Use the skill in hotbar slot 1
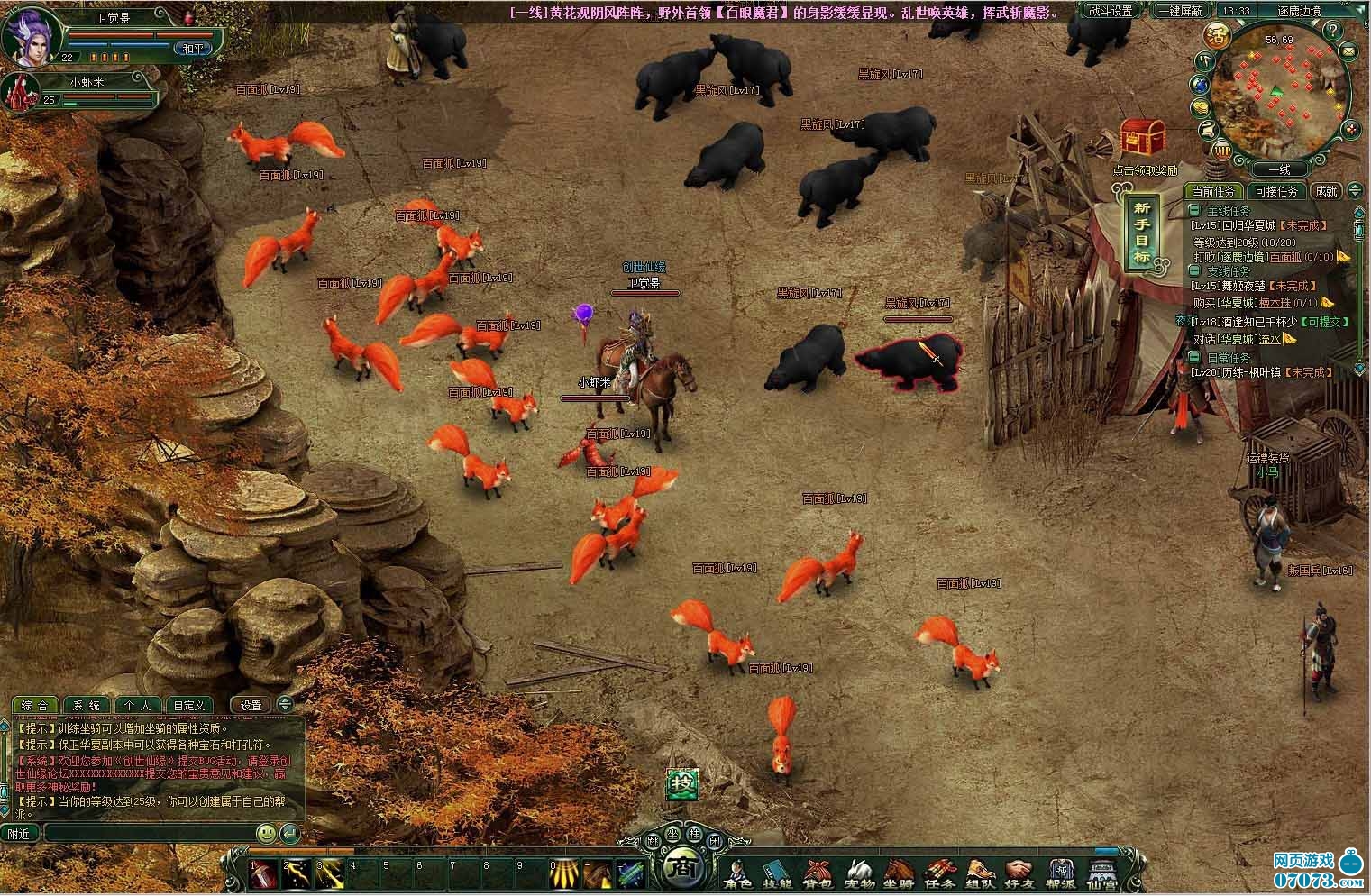The height and width of the screenshot is (896, 1371). 264,874
